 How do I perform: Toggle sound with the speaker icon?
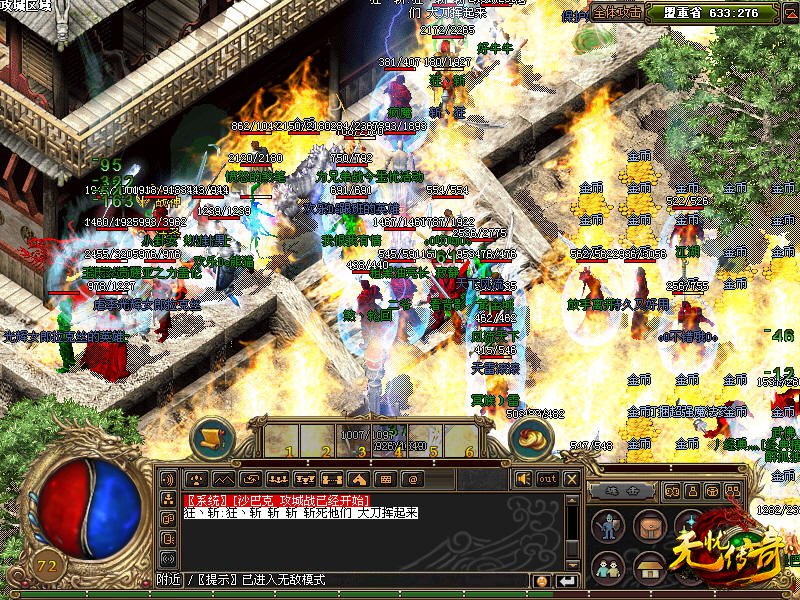(x=523, y=479)
